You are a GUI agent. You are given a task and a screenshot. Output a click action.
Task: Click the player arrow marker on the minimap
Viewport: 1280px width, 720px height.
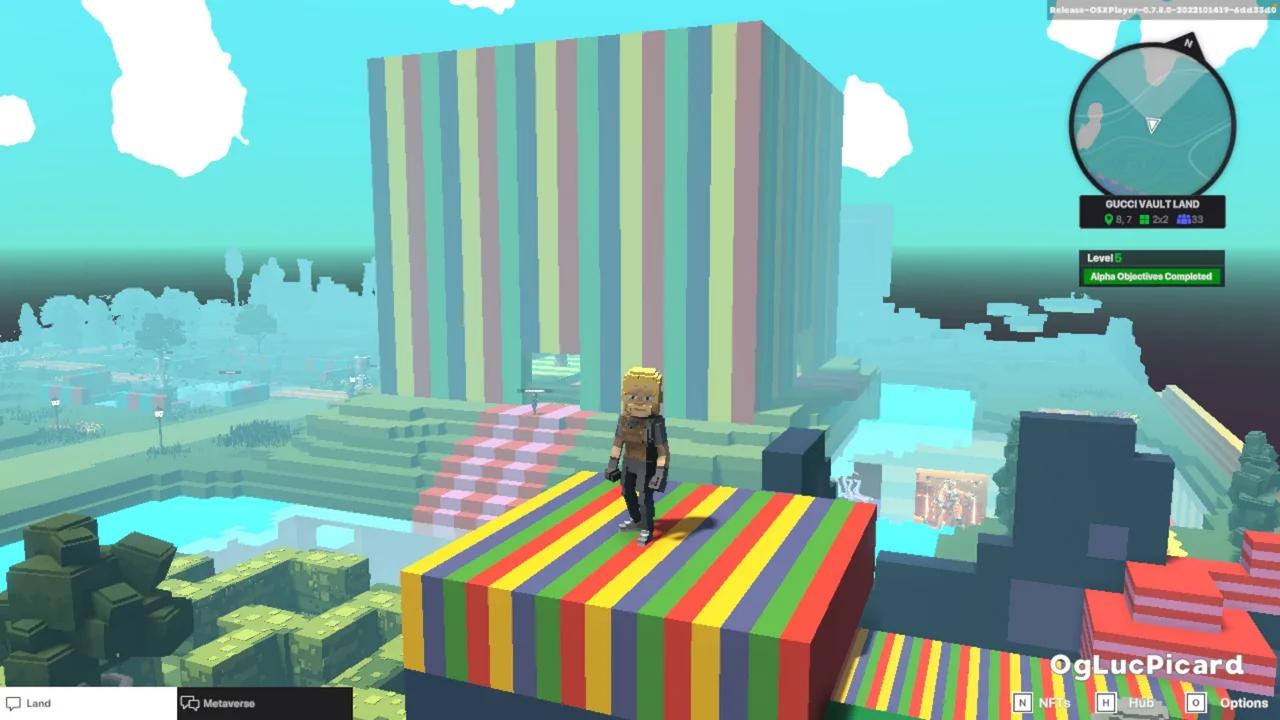click(x=1152, y=126)
